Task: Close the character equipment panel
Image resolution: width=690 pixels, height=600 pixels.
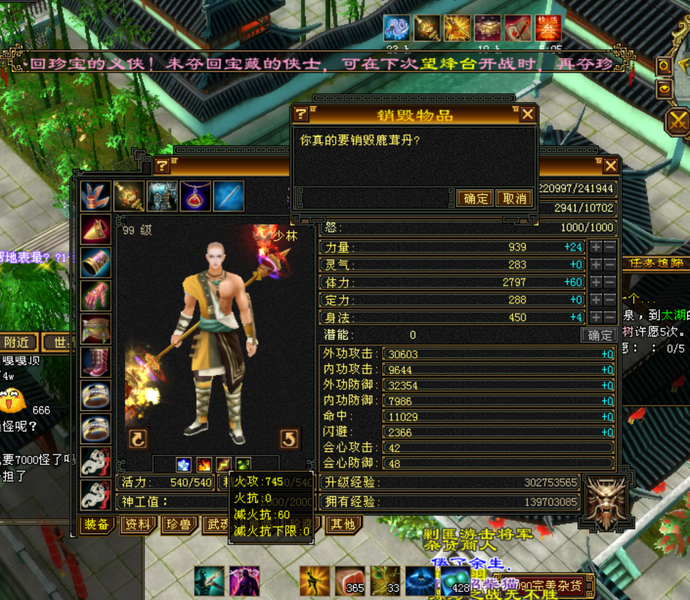Action: [x=610, y=166]
